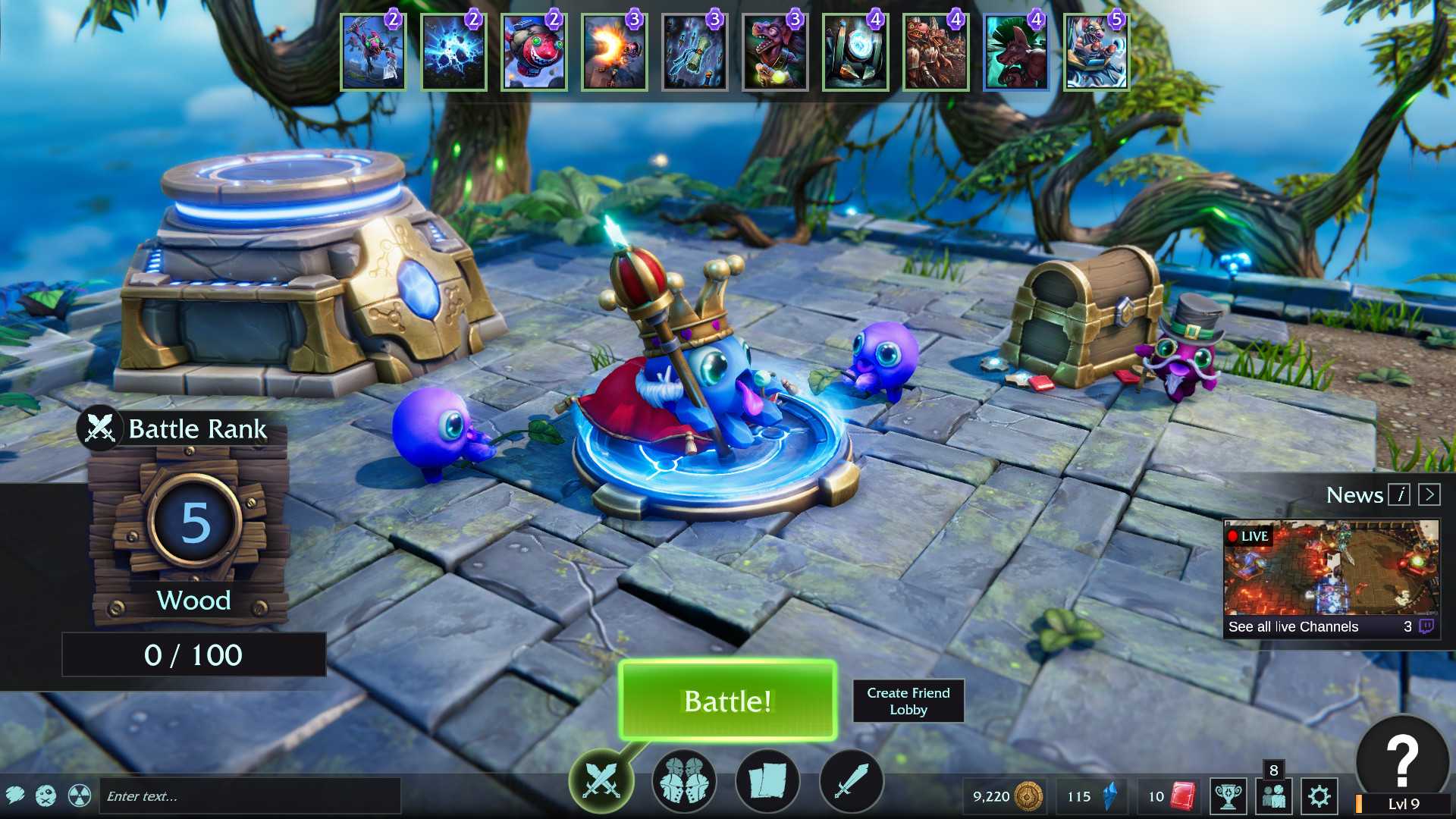Collapse the News panel with the arrow

tap(1429, 495)
